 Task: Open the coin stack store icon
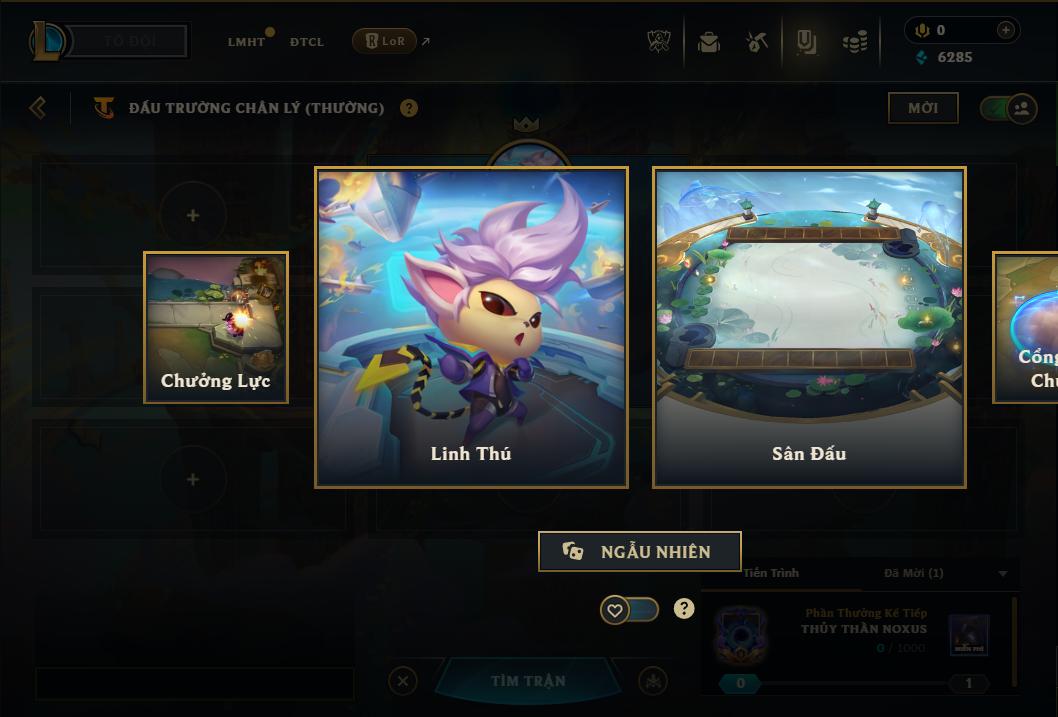[854, 42]
